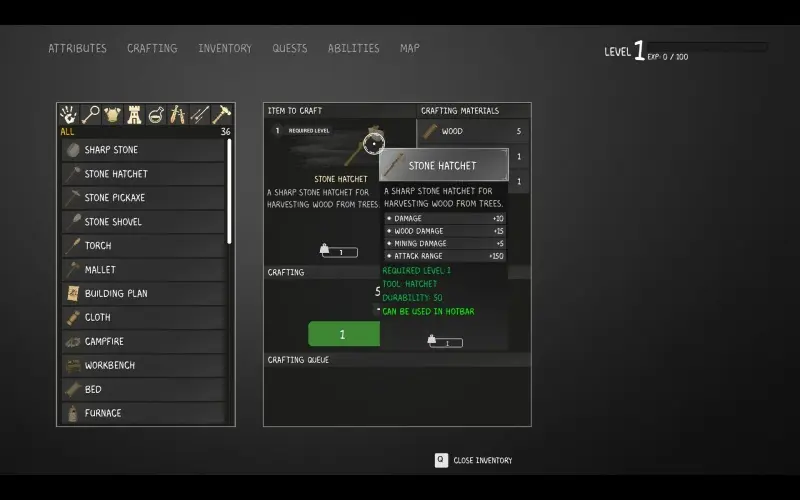Click the green craft button
This screenshot has width=800, height=500.
click(x=343, y=334)
